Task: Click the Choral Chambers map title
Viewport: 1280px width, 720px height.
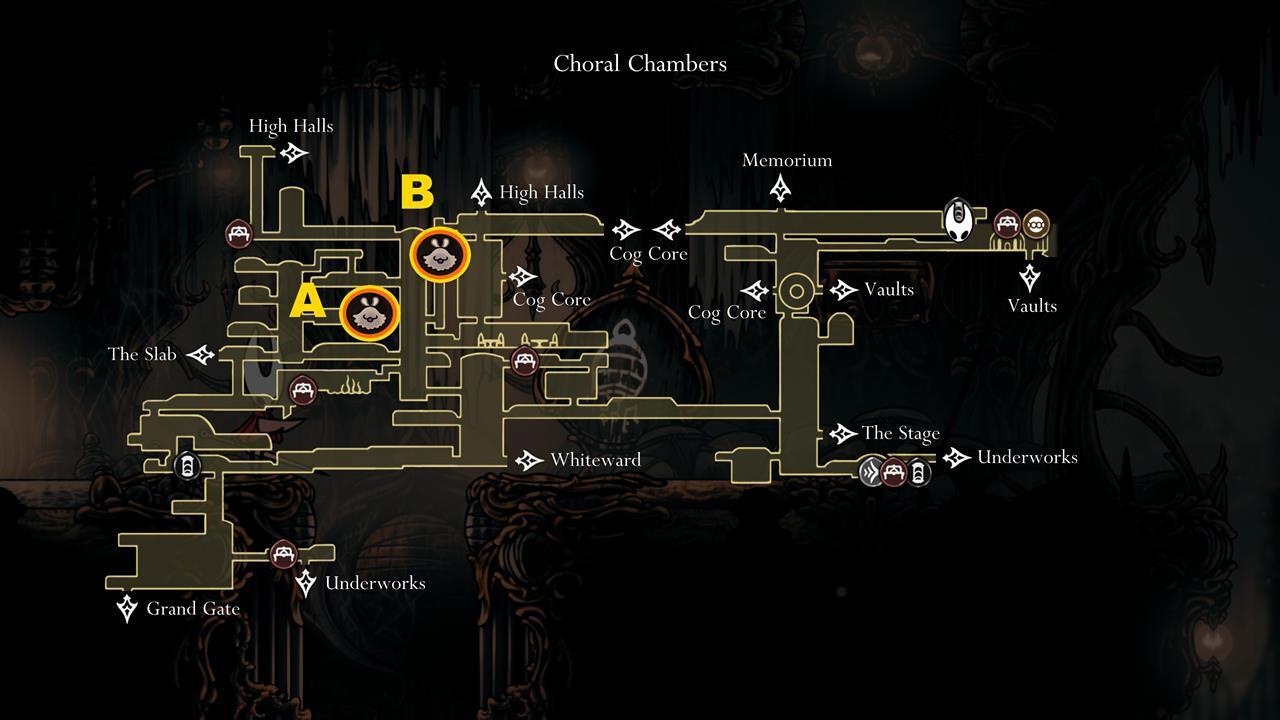Action: click(640, 63)
